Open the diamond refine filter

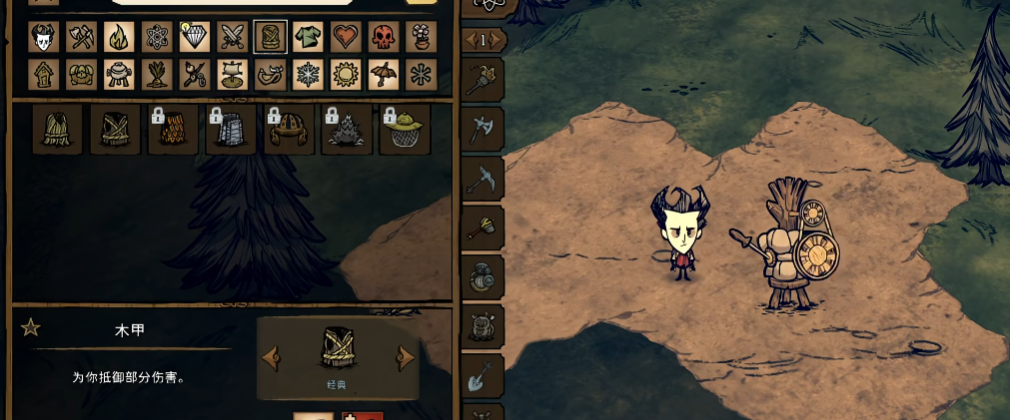194,38
